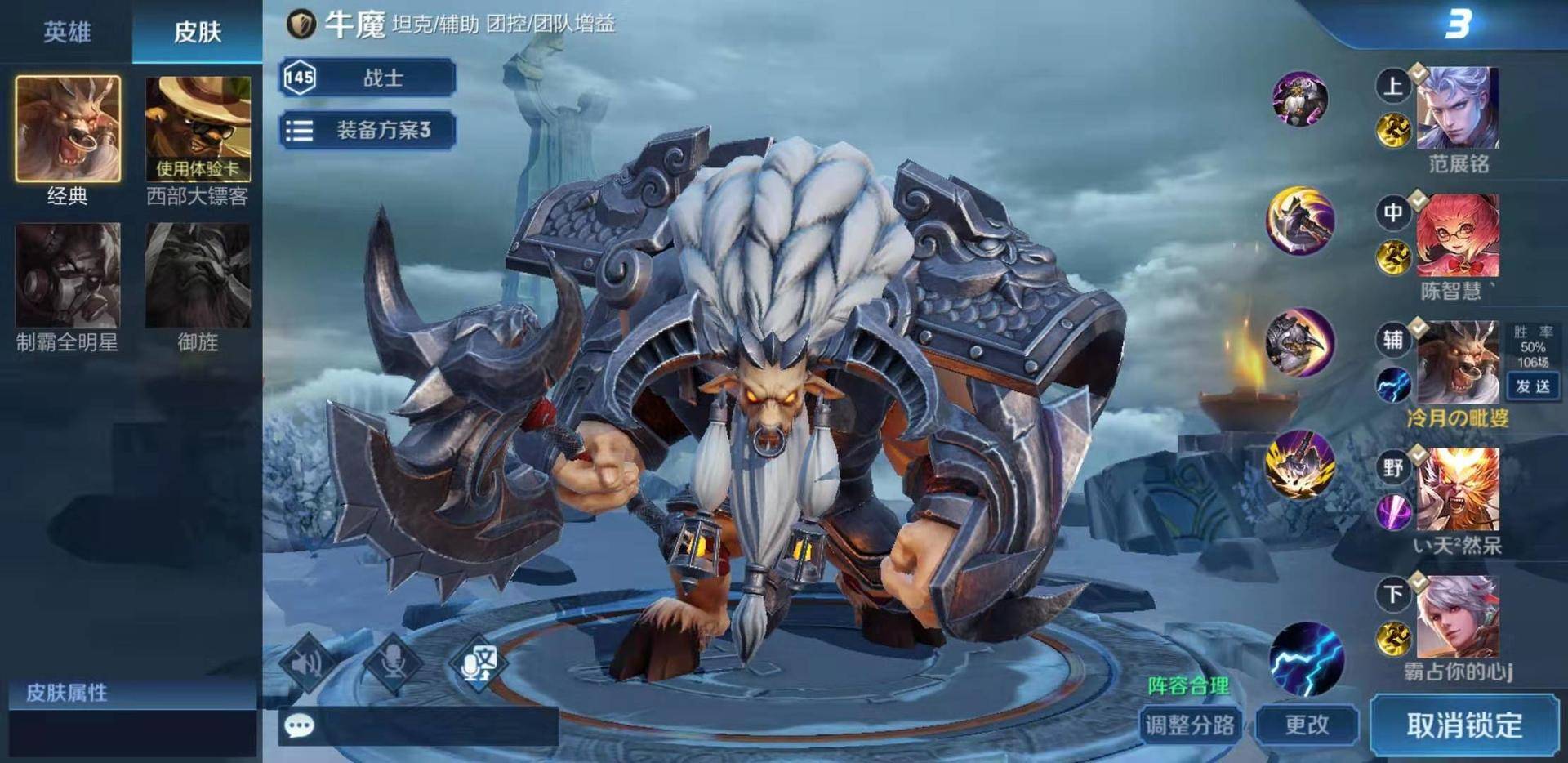
Task: Select teammate 陈智慧's portrait
Action: [1457, 236]
